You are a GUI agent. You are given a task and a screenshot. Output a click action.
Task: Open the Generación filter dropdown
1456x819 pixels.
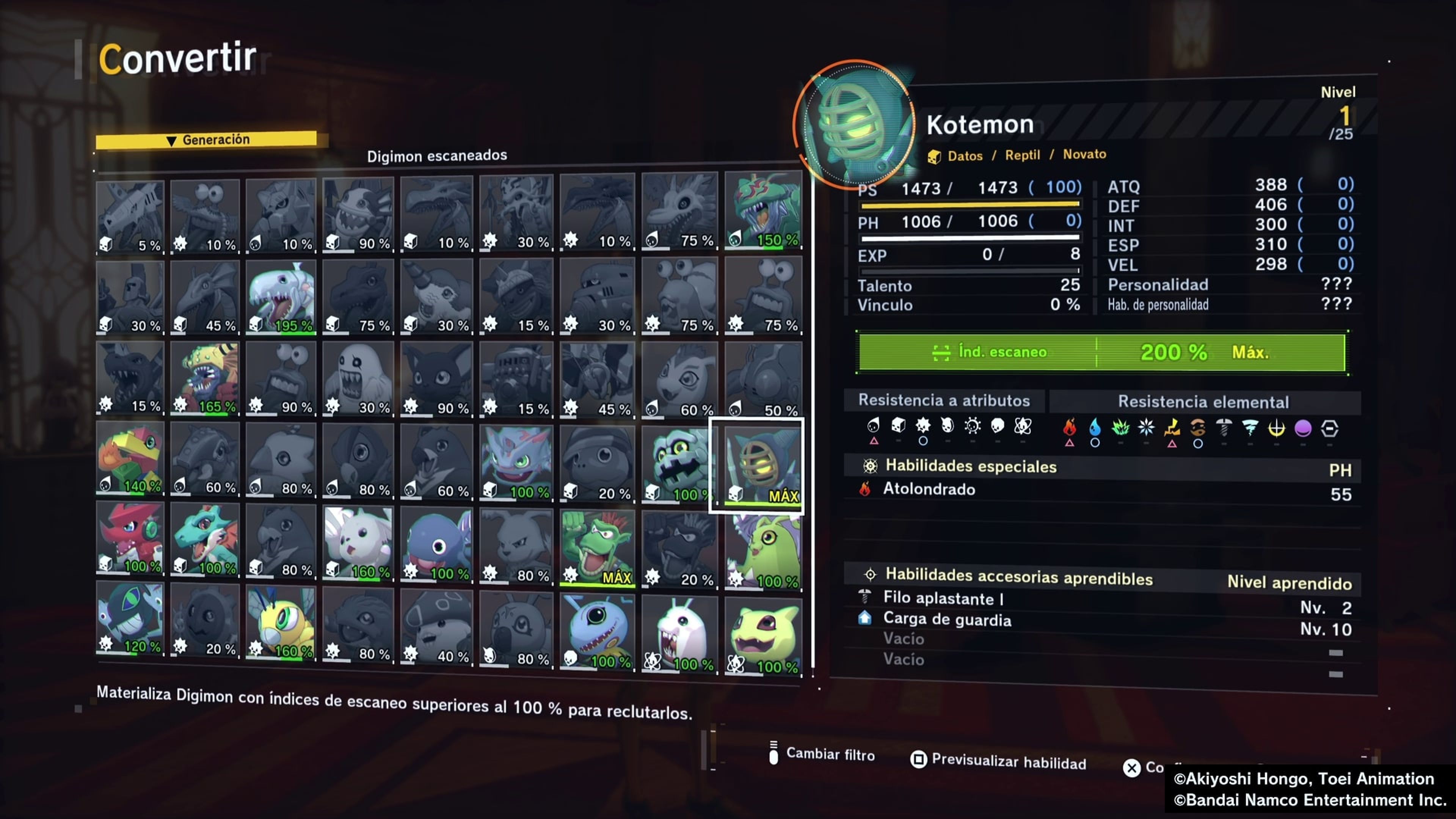point(206,140)
